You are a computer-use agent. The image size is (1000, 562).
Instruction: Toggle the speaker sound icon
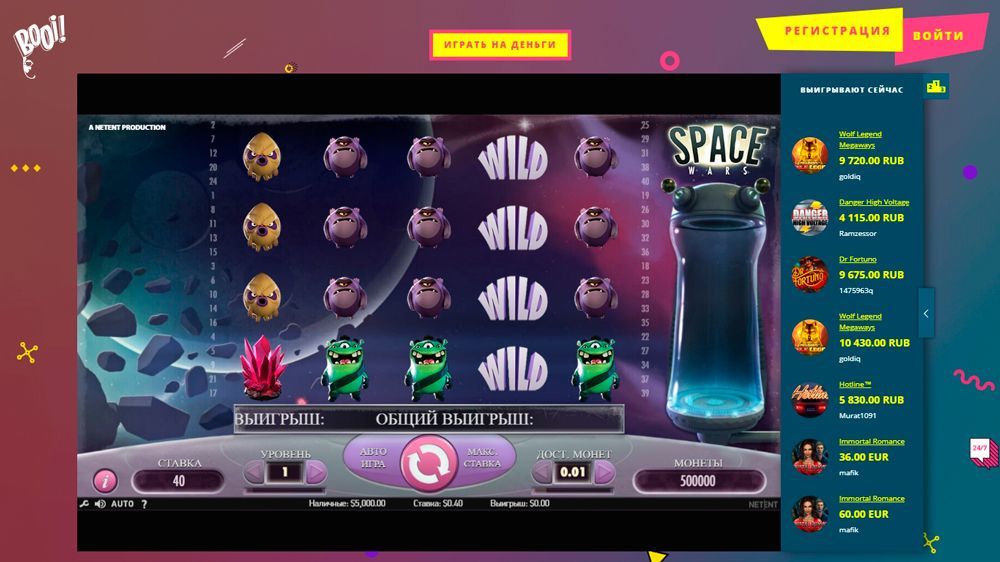click(x=100, y=504)
